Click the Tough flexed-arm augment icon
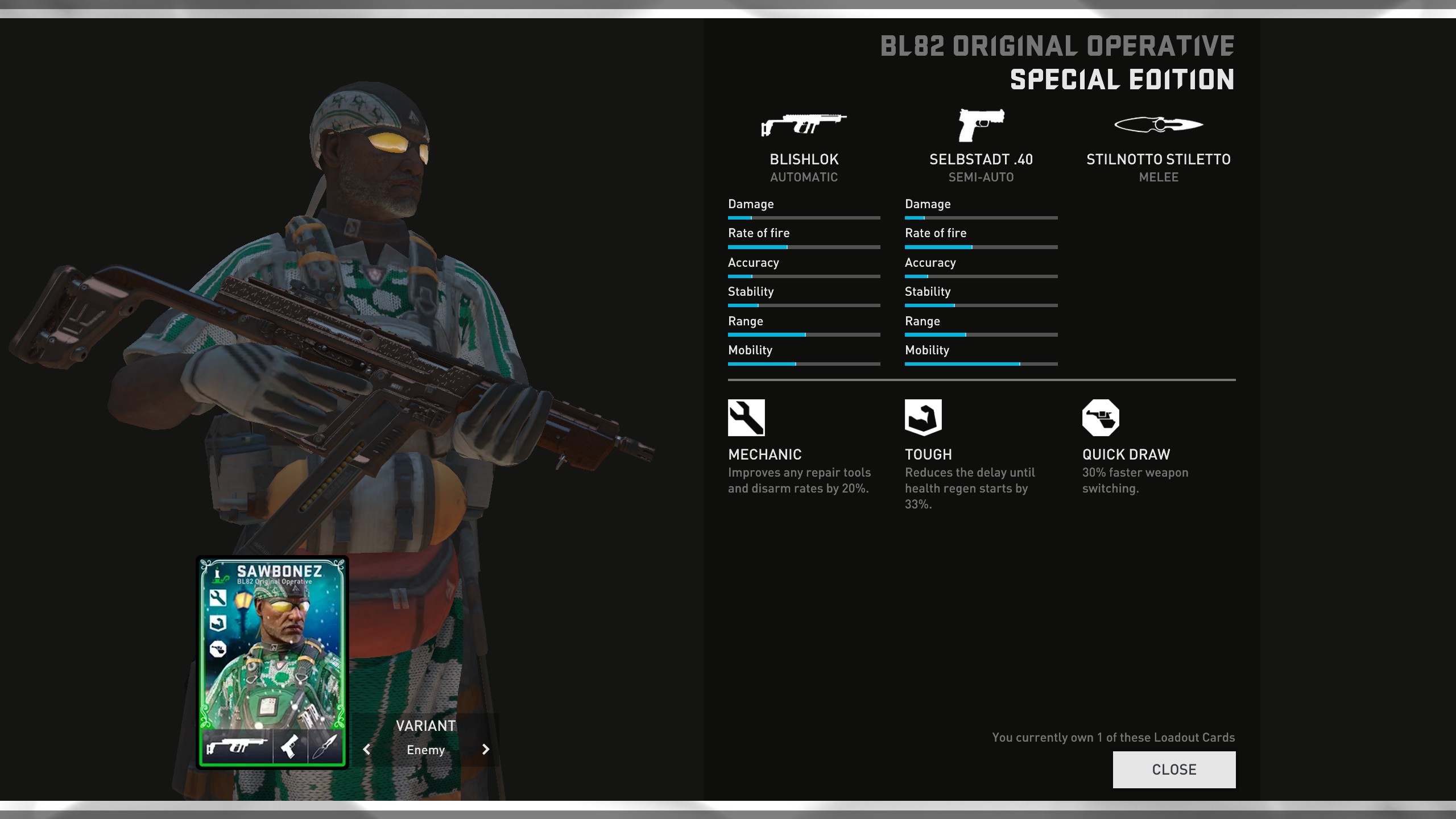1456x819 pixels. coord(923,417)
